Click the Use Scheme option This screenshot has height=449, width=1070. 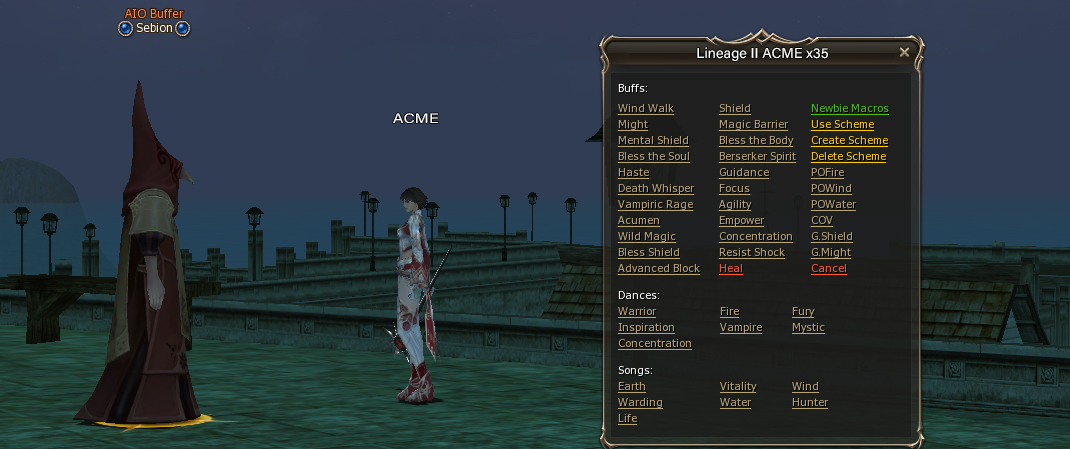(842, 124)
